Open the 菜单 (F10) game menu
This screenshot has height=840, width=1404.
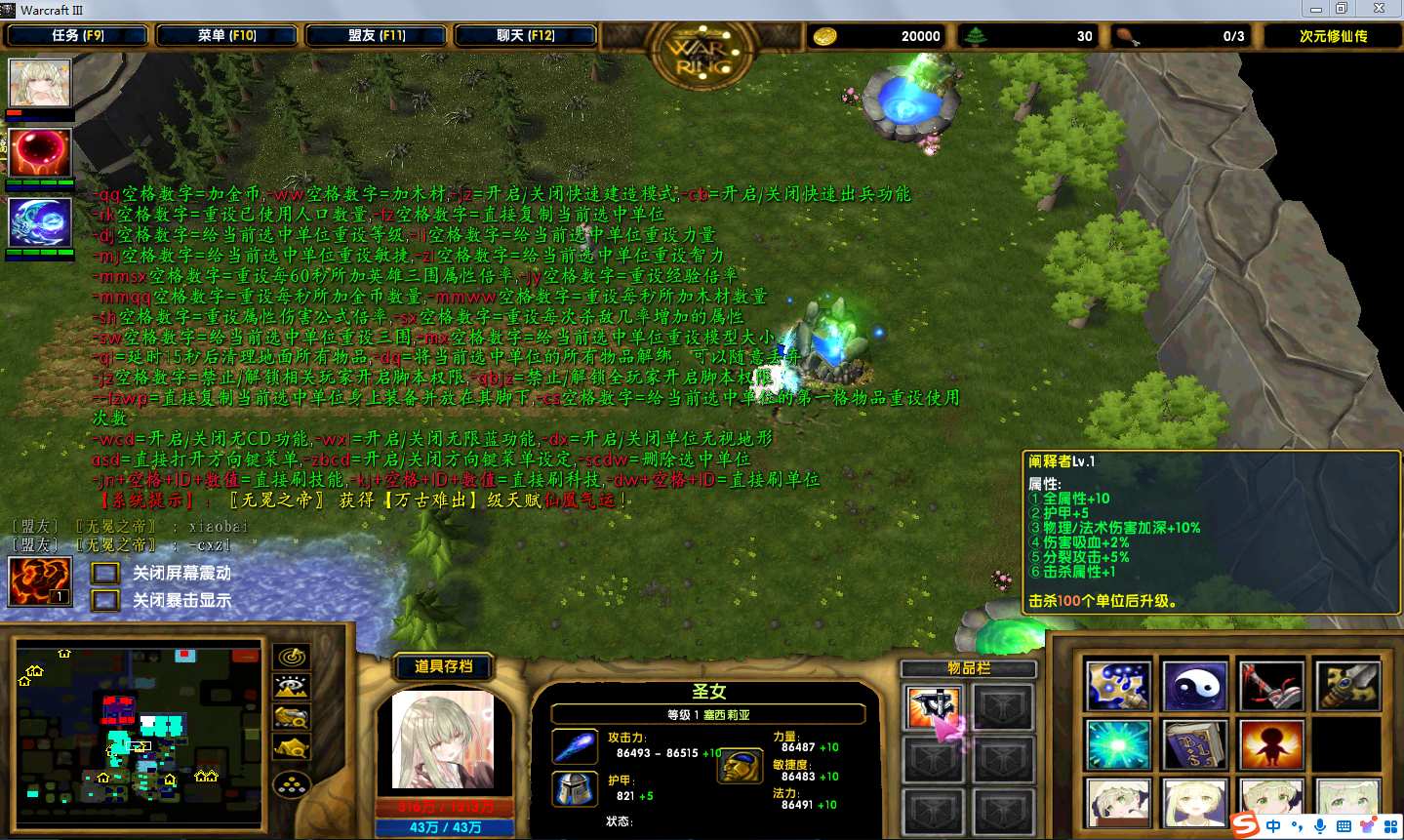click(227, 36)
